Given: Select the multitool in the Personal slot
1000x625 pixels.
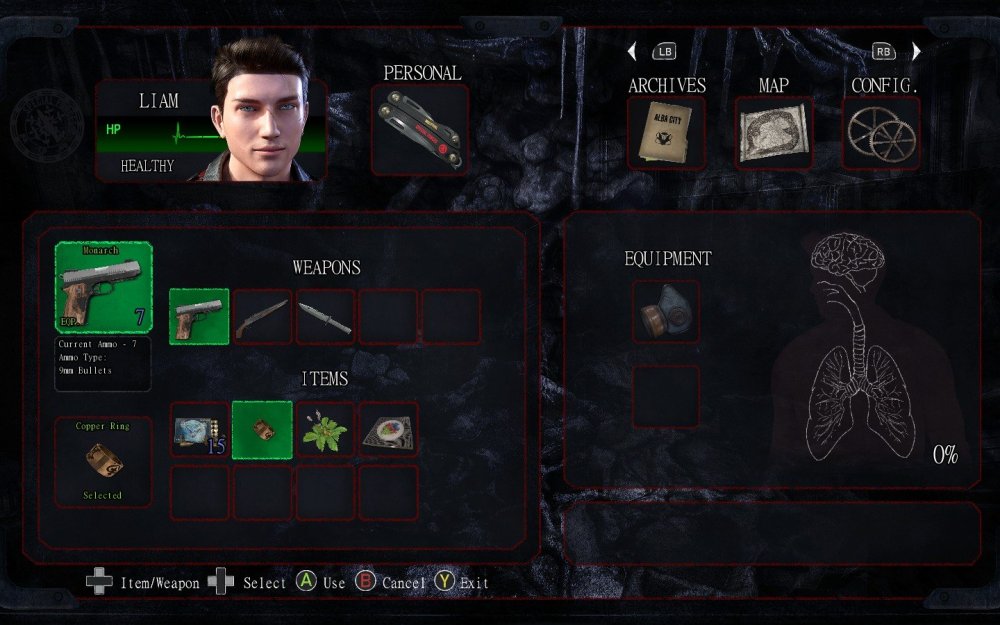Looking at the screenshot, I should point(420,129).
